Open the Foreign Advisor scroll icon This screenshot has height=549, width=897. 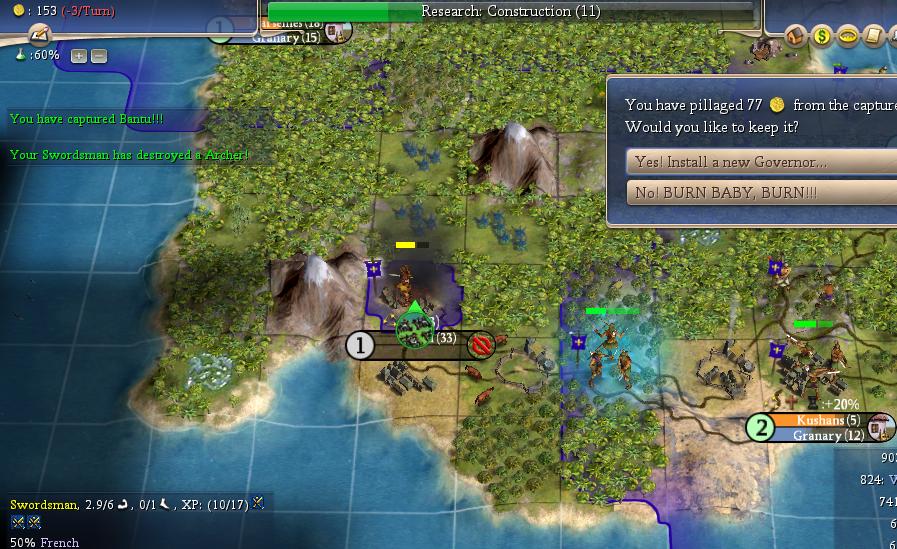pyautogui.click(x=872, y=37)
